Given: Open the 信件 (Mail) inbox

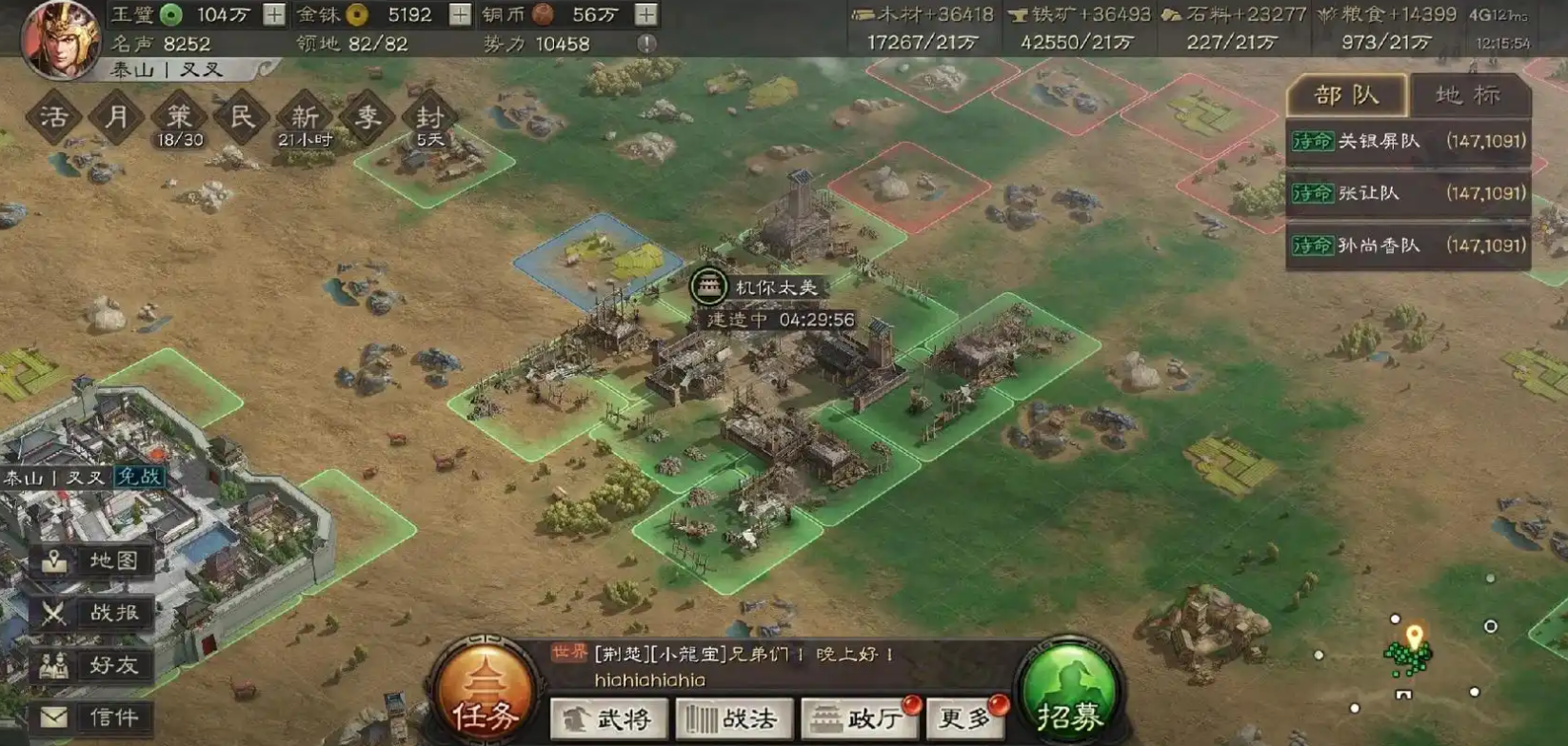Looking at the screenshot, I should coord(92,717).
